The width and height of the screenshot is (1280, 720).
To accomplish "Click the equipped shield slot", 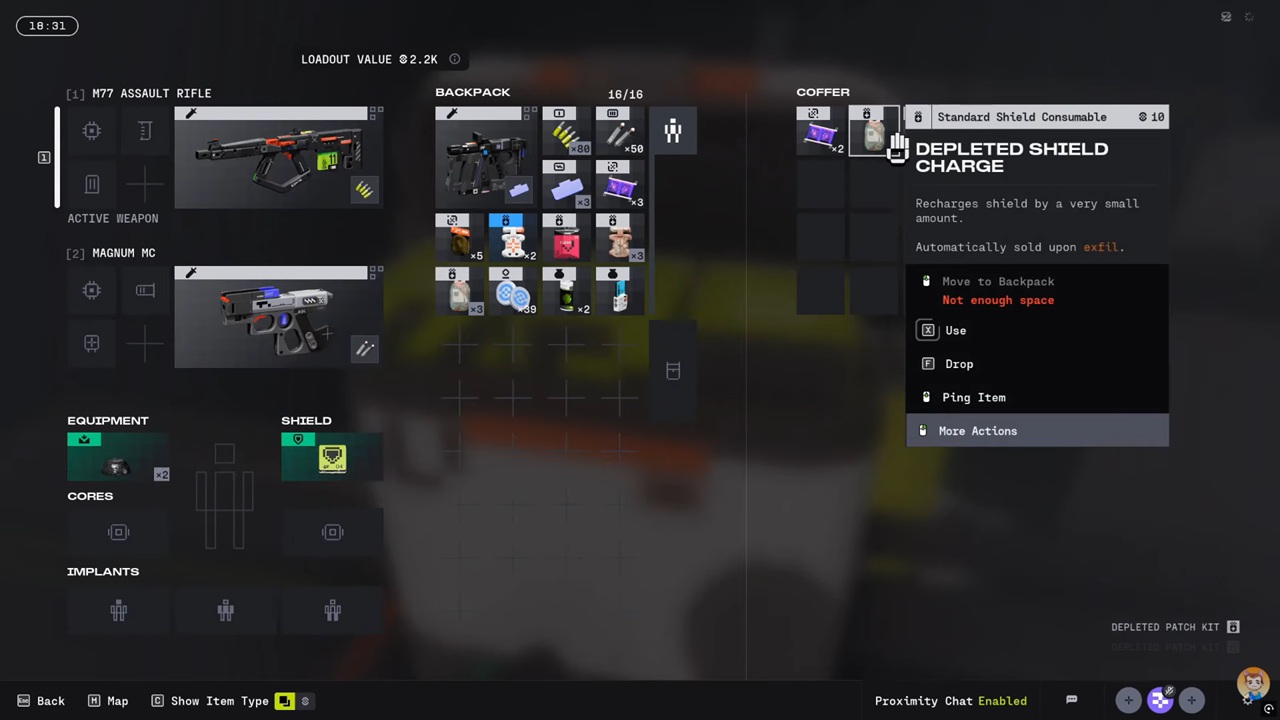I will point(332,458).
